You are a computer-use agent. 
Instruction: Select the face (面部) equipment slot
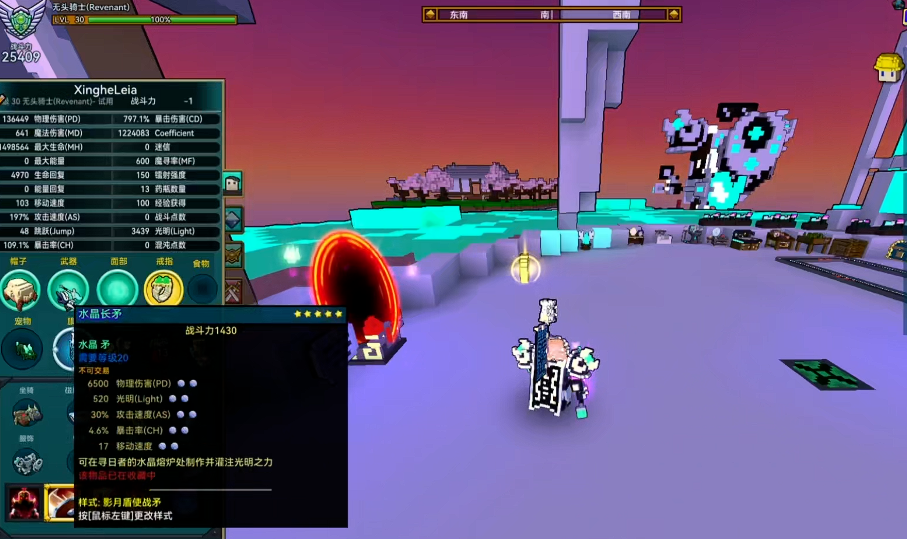pyautogui.click(x=117, y=290)
